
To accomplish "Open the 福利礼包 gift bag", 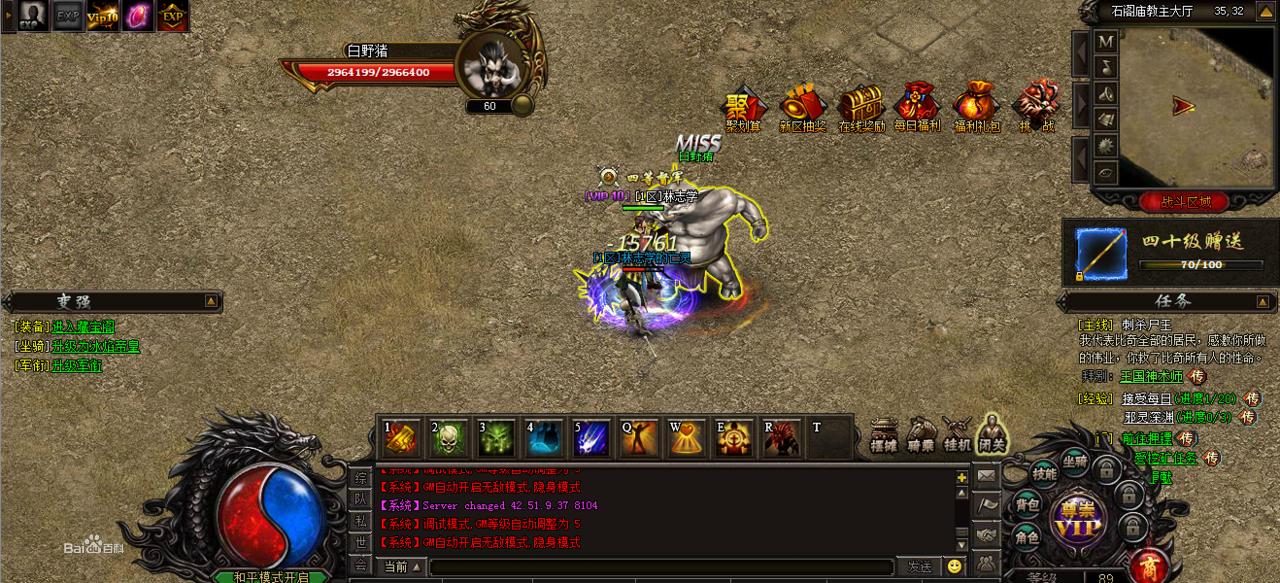I will 976,106.
